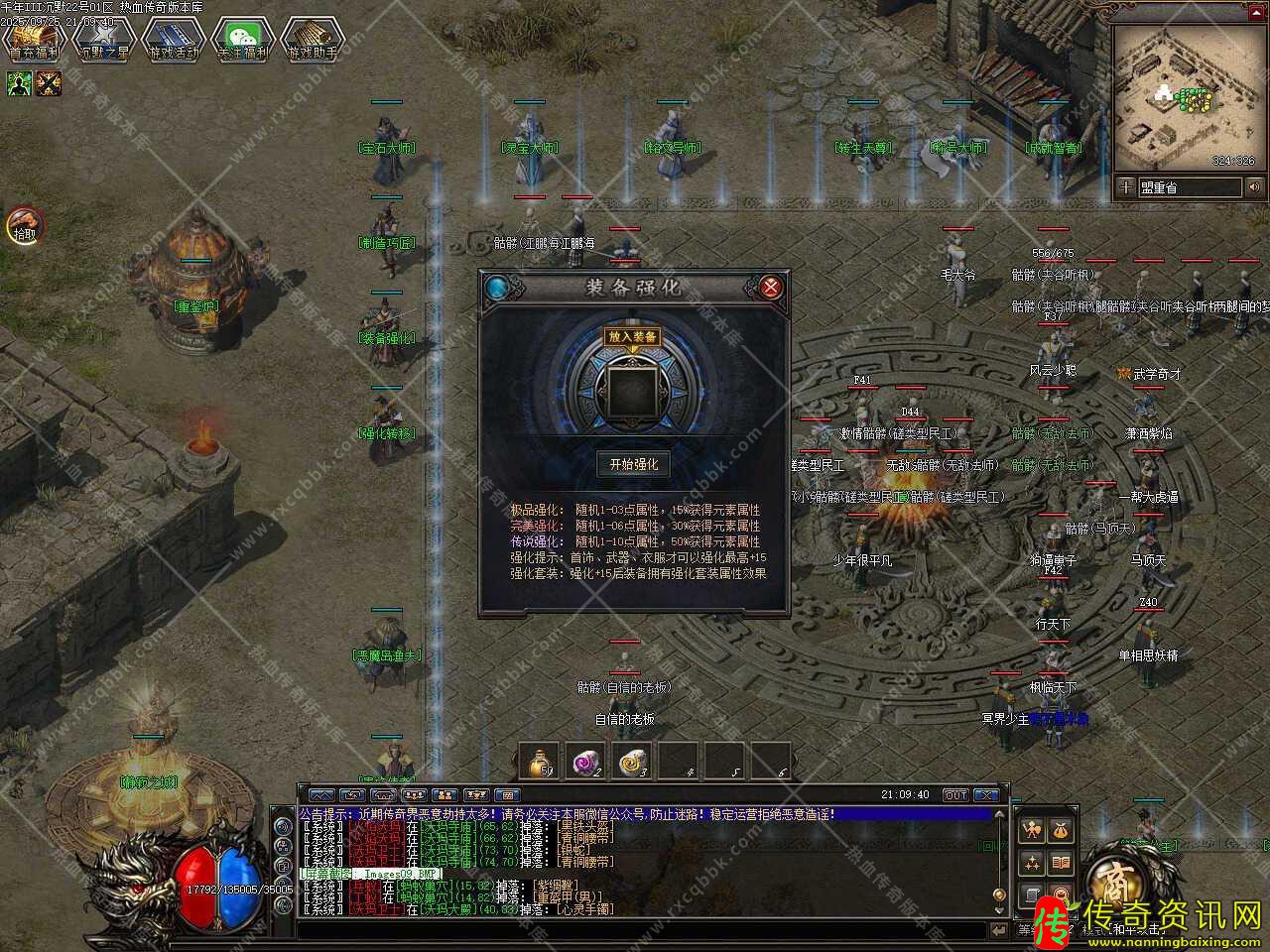Open the 关注福利 WeChat follow rewards
Image resolution: width=1270 pixels, height=952 pixels.
[243, 40]
